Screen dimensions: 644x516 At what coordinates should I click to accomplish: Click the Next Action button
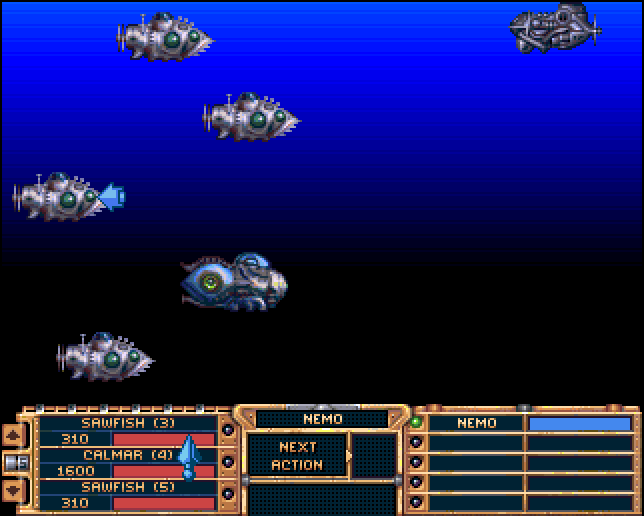point(298,456)
